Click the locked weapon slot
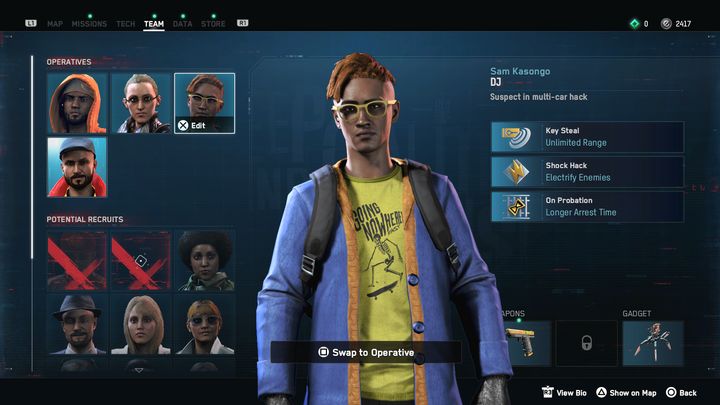Image resolution: width=720 pixels, height=405 pixels. coord(586,343)
